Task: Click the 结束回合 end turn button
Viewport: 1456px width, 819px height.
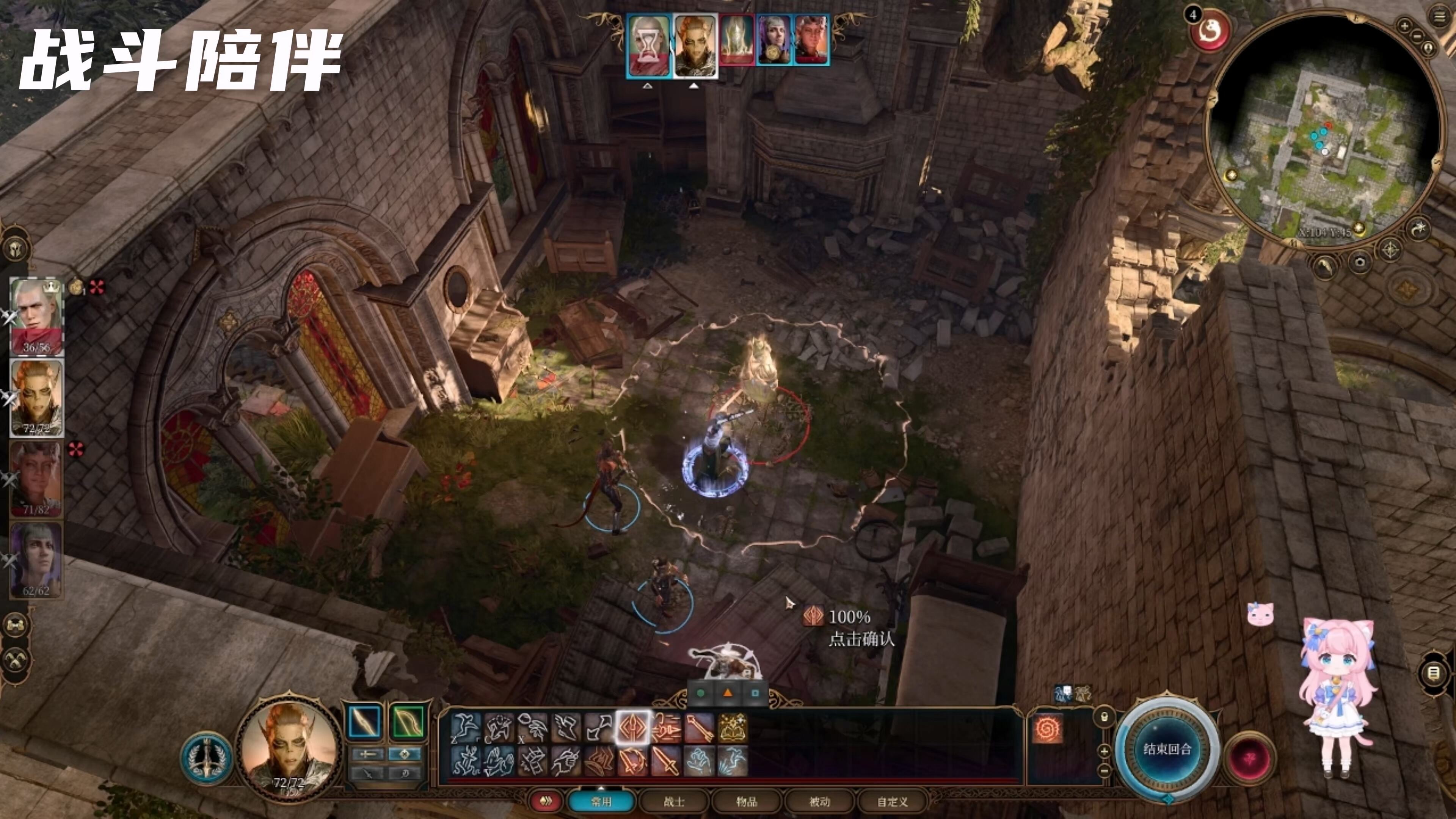Action: click(x=1167, y=750)
